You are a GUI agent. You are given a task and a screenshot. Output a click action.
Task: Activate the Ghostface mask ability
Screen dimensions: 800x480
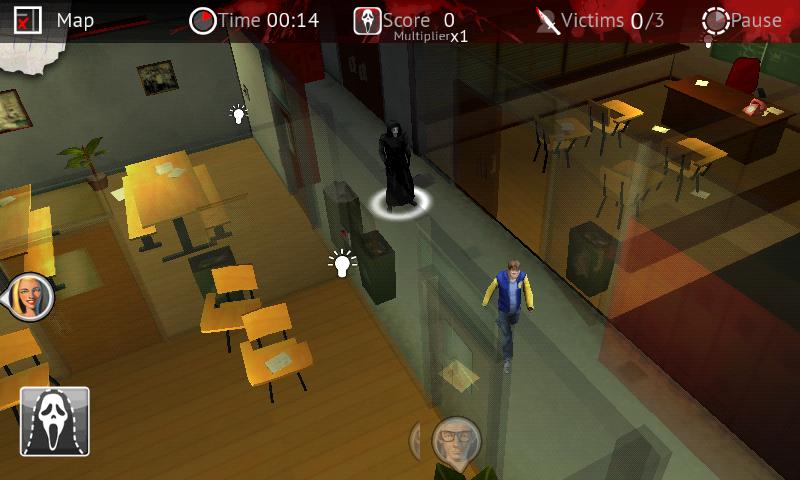[x=55, y=421]
